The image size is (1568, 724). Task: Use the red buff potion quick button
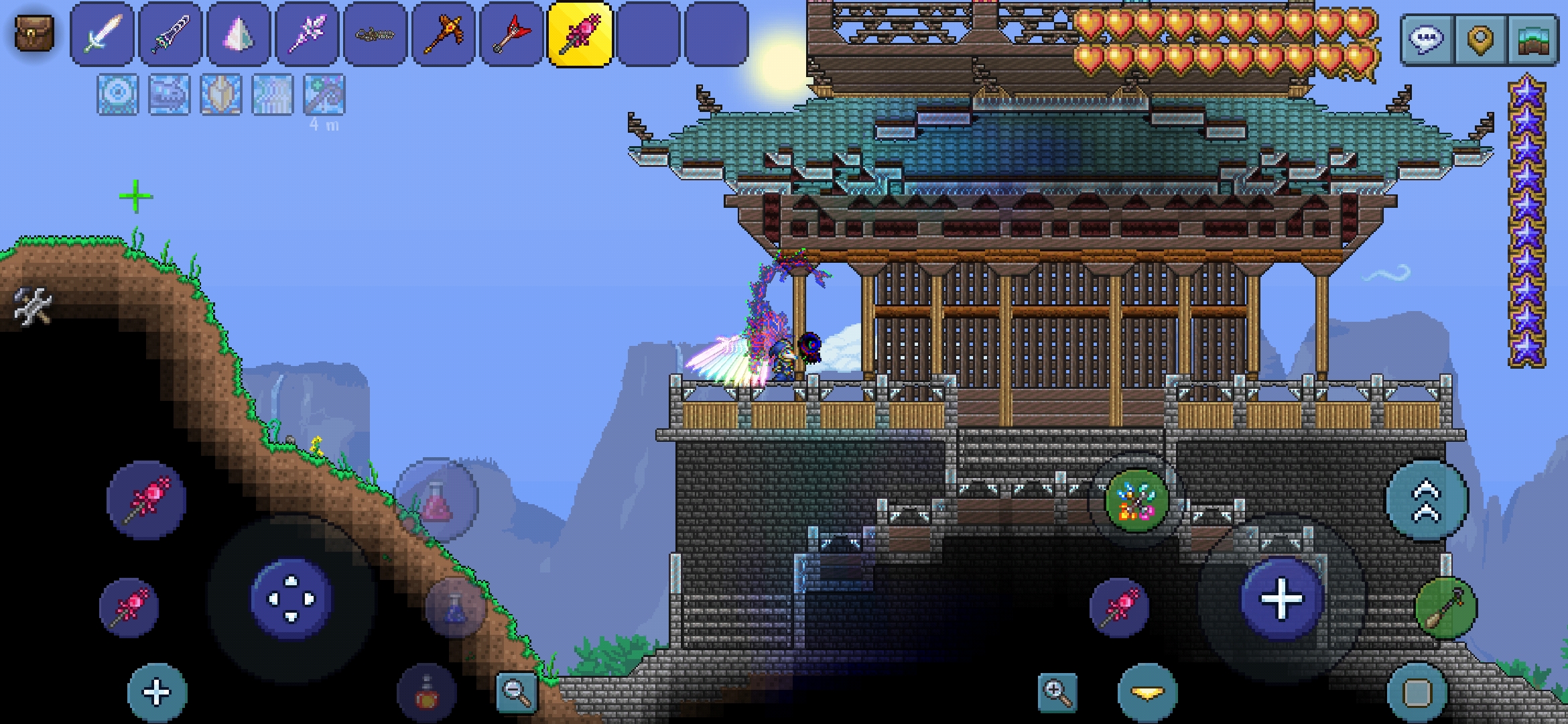(x=427, y=694)
